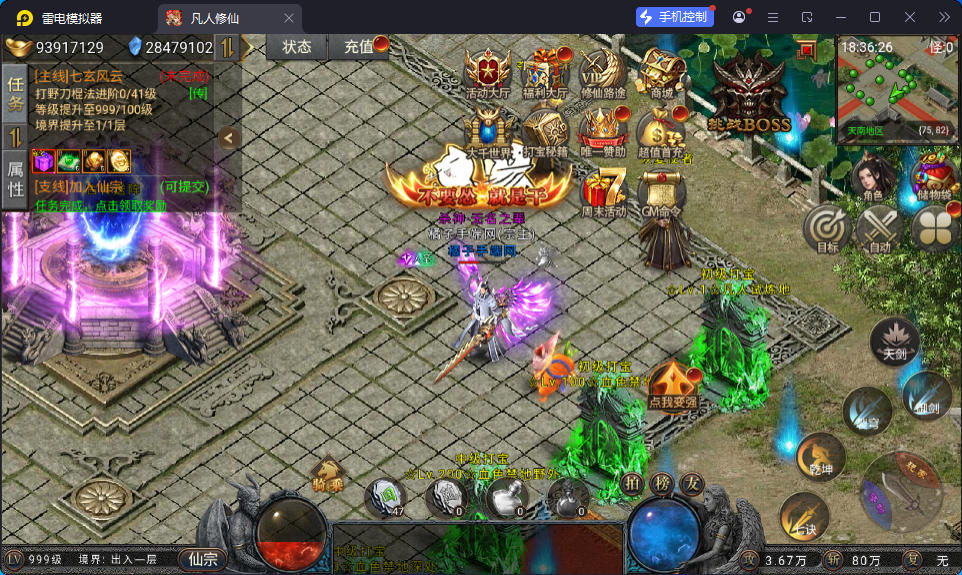Open the 活动大厅 activity hall
Screen dimensions: 962x575
tap(488, 72)
